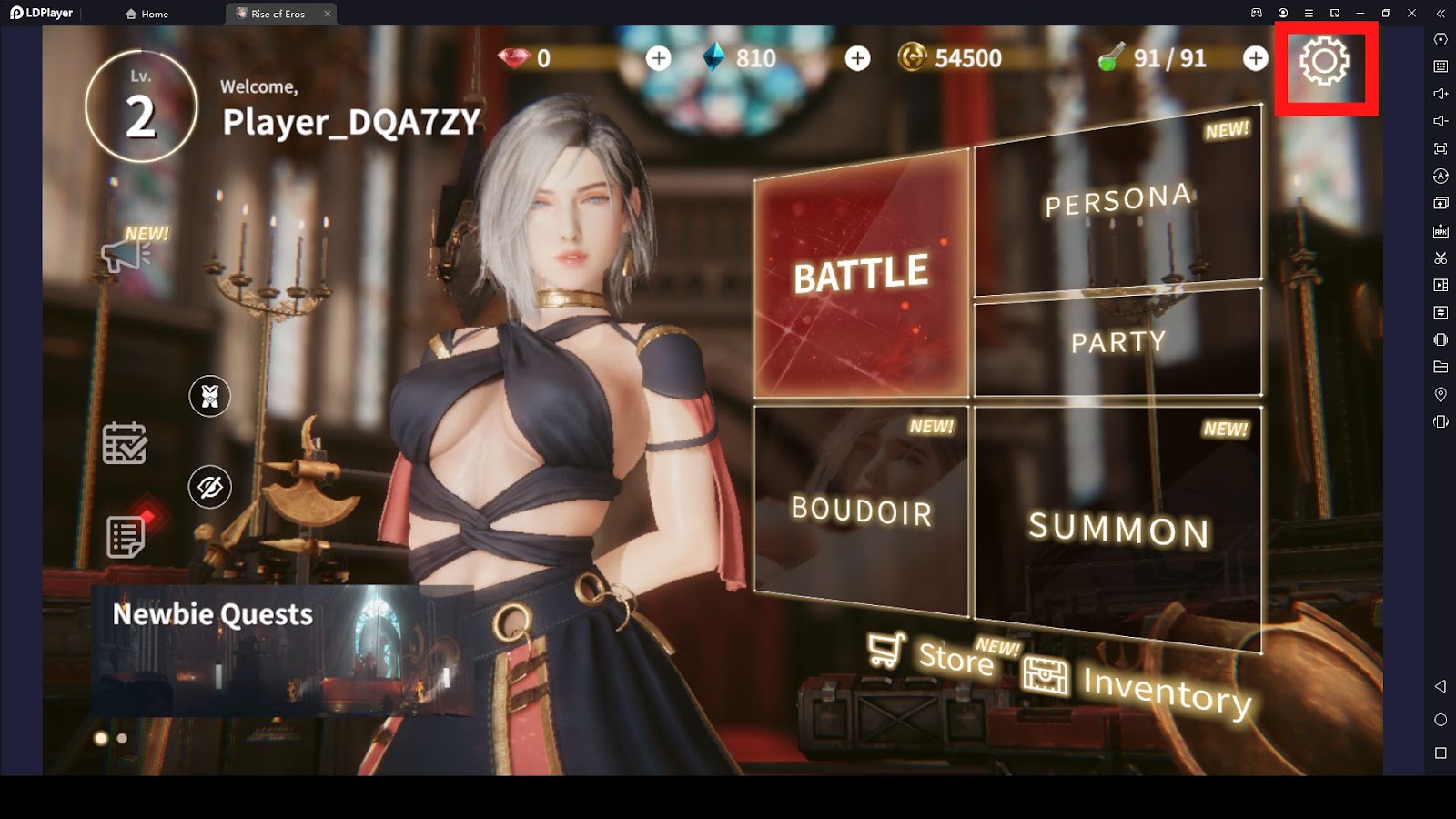Add blue diamond currency with plus button
Image resolution: width=1456 pixels, height=819 pixels.
857,58
